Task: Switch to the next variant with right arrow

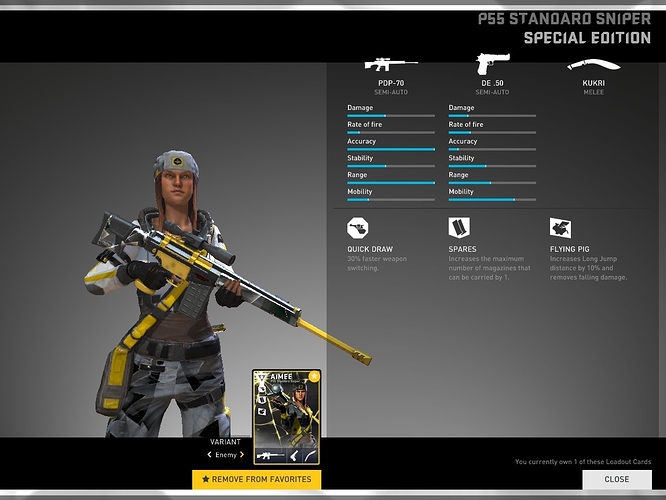Action: click(242, 455)
